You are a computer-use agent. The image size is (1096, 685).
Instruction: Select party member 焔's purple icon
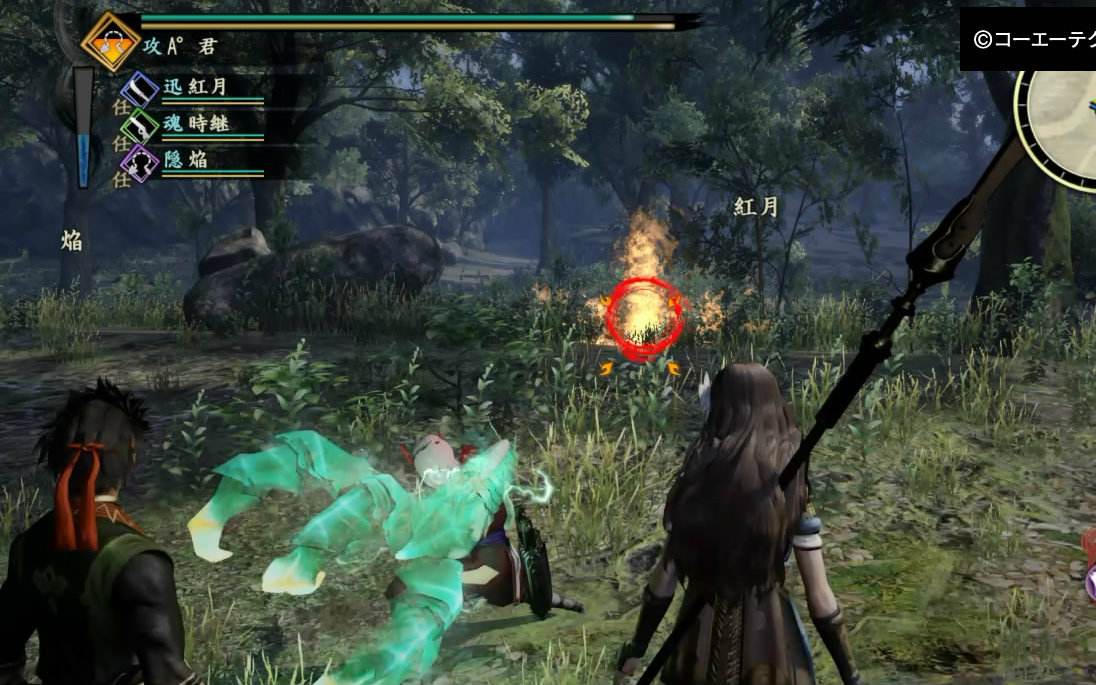140,161
